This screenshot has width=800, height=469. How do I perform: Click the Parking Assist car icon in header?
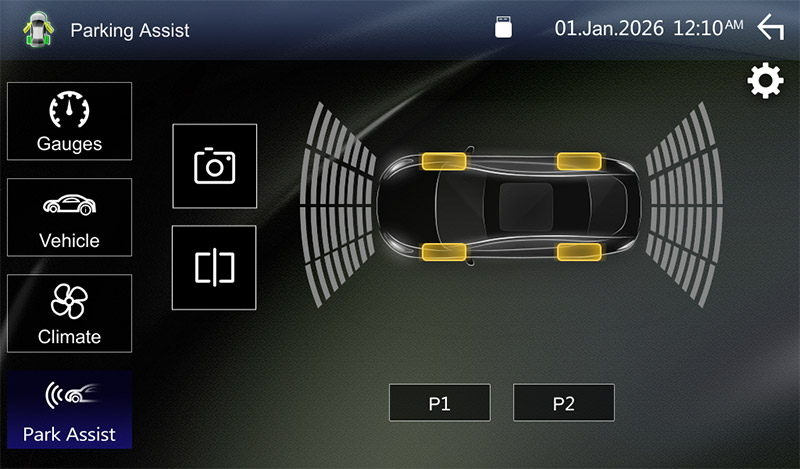pyautogui.click(x=36, y=29)
